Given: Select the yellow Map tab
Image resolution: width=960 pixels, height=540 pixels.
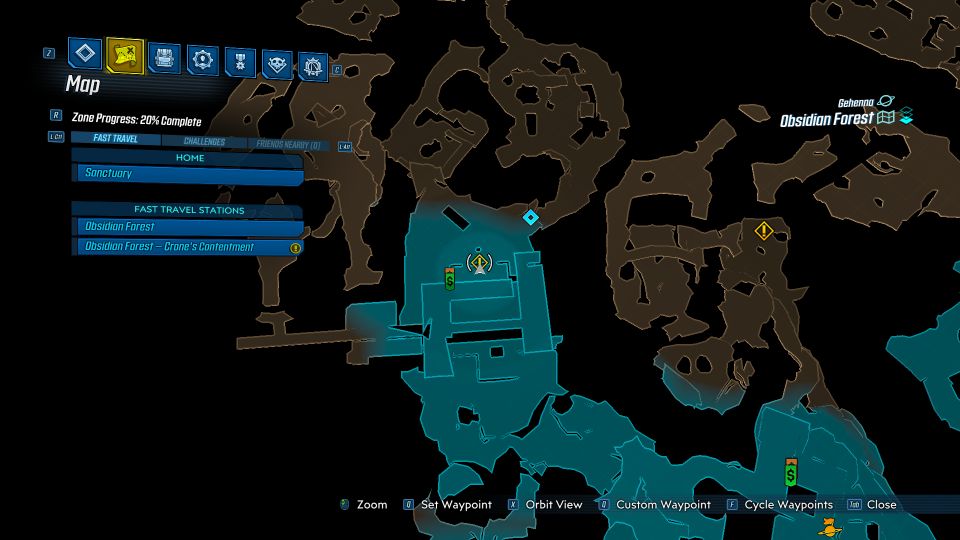Looking at the screenshot, I should (x=125, y=56).
